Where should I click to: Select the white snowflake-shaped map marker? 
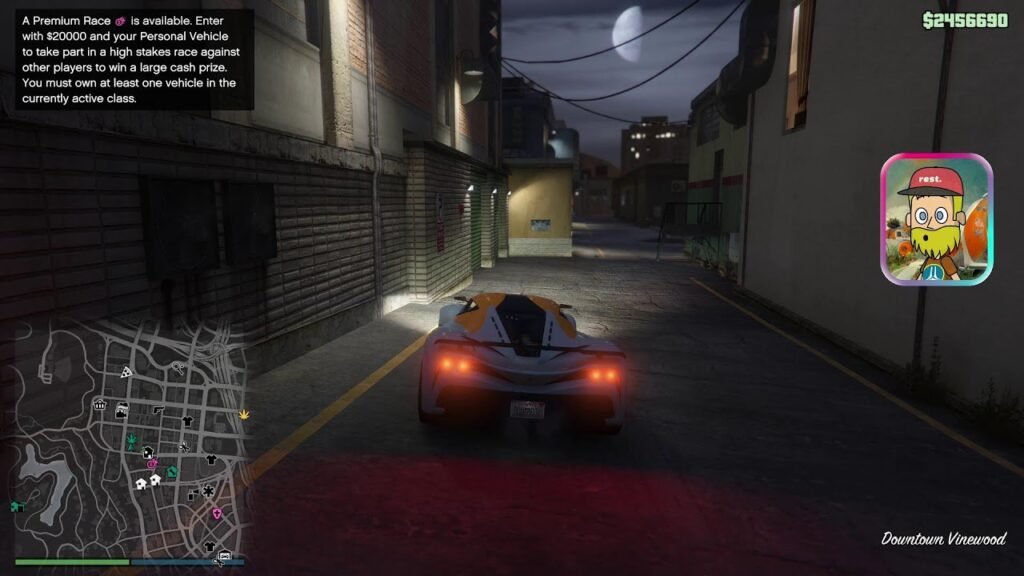(207, 490)
